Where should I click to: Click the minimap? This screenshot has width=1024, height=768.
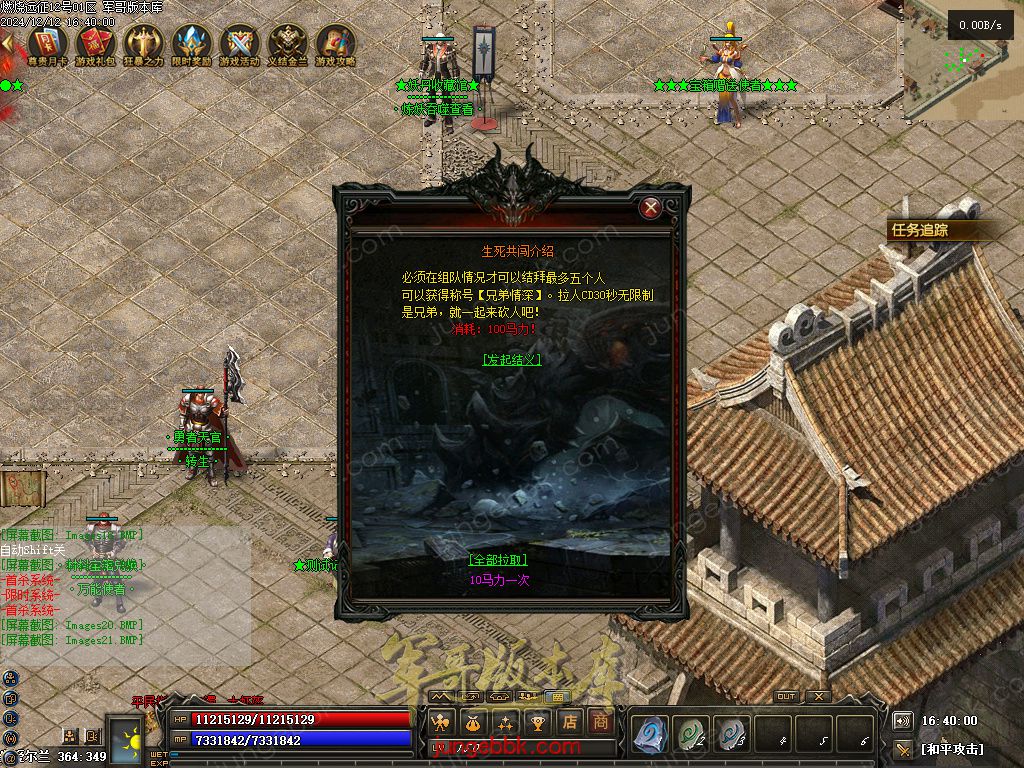[x=962, y=60]
